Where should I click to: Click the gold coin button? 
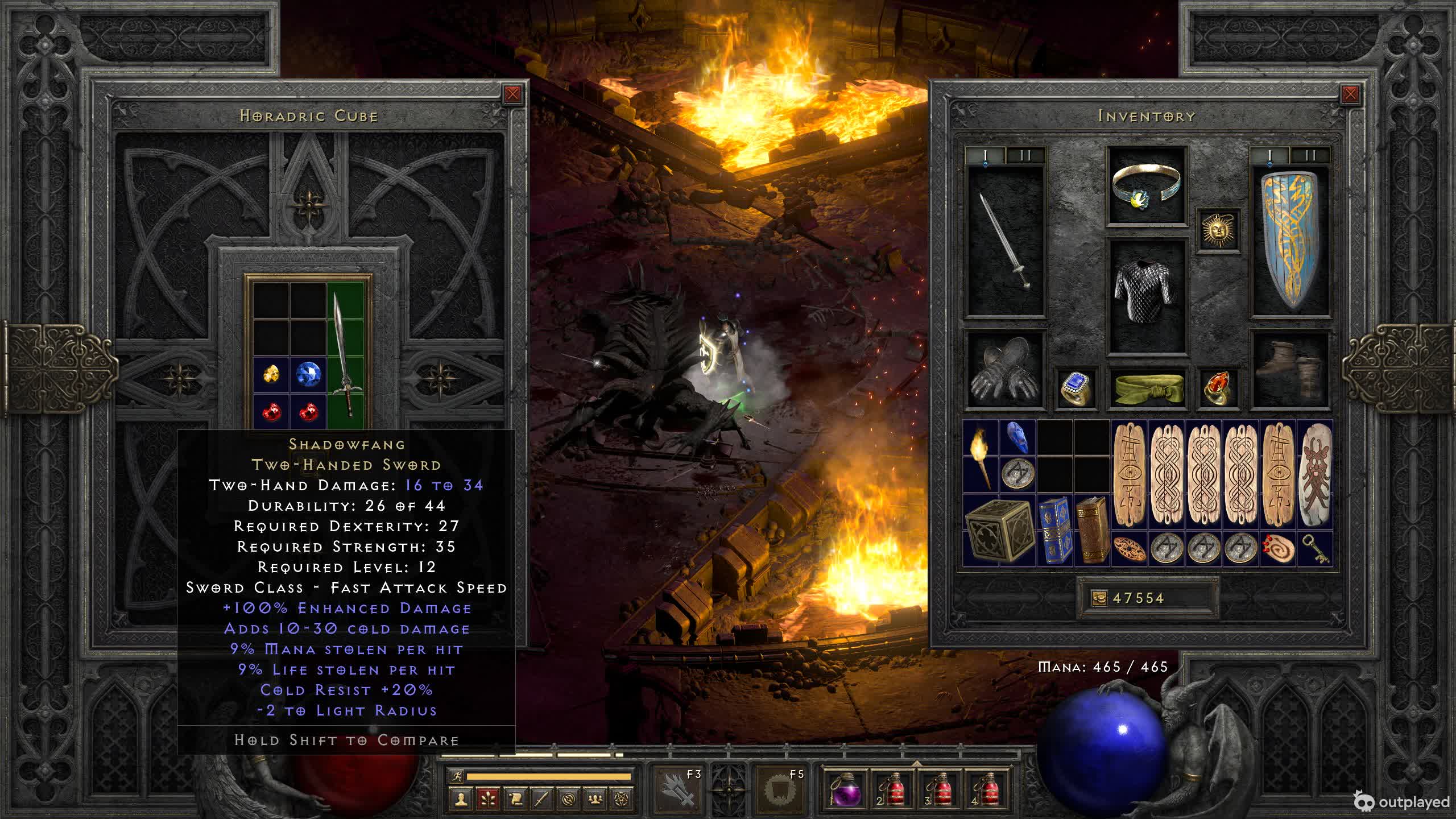click(x=1099, y=598)
